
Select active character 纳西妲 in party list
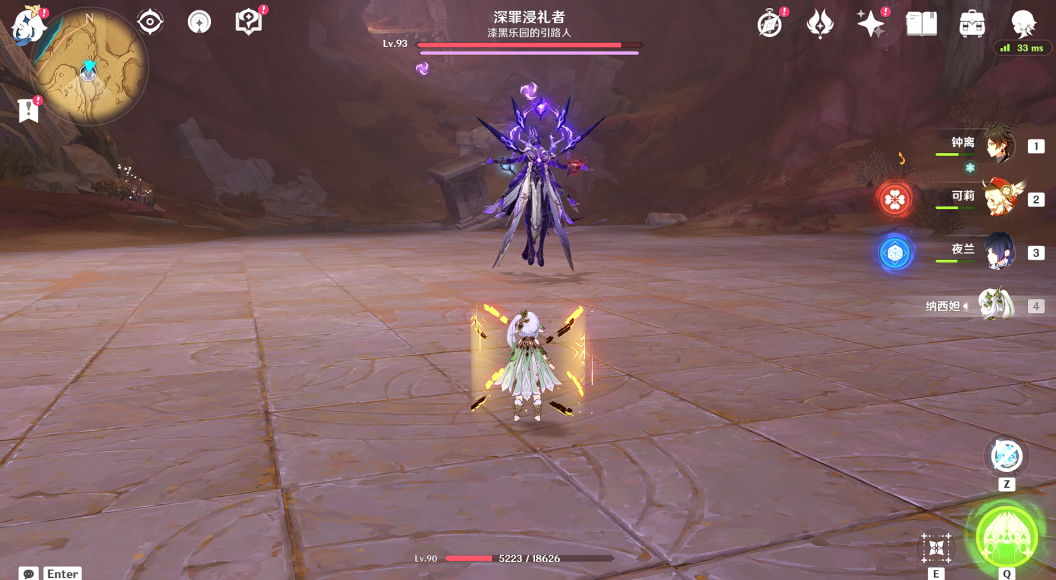pos(996,305)
